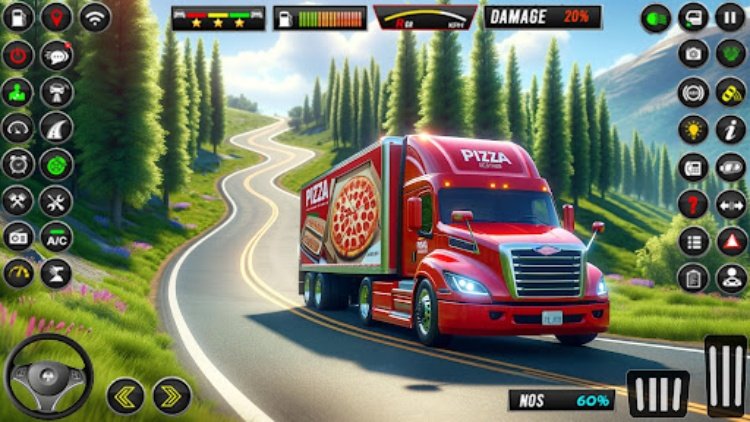This screenshot has width=750, height=422.
Task: Open the red map pin location button
Action: point(56,17)
